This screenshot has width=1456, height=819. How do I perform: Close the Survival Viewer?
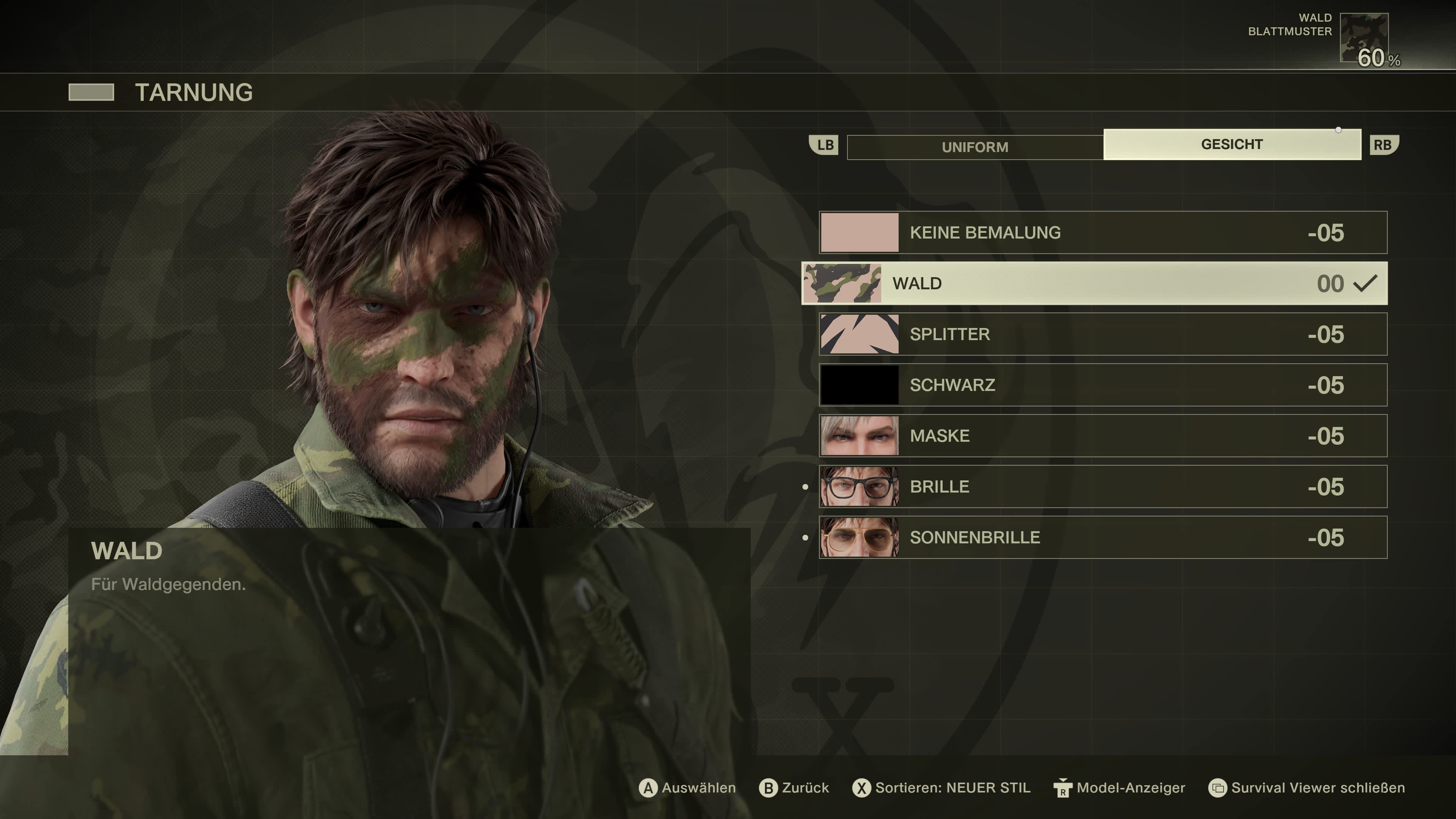pos(1317,788)
